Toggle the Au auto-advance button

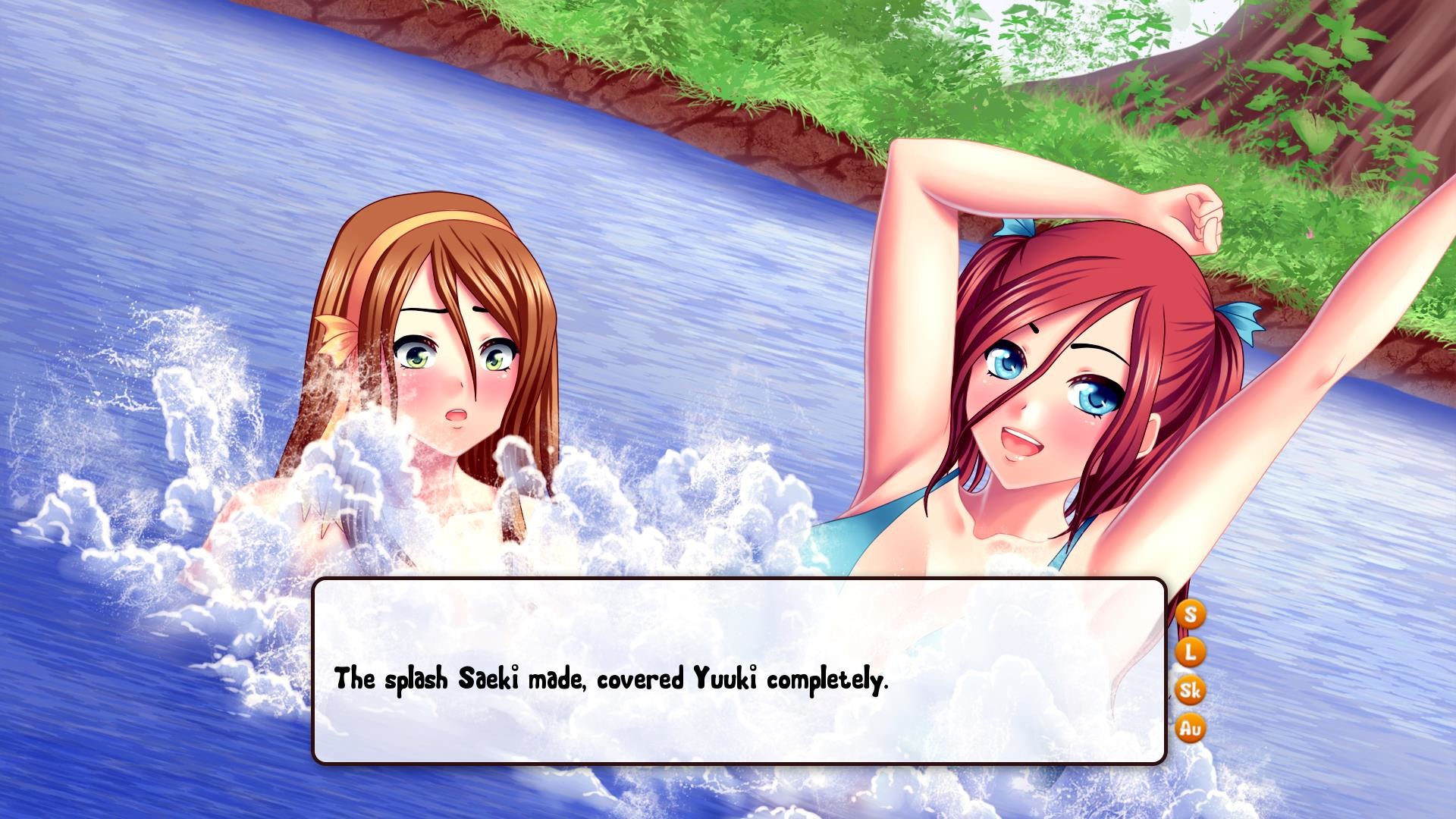(x=1191, y=729)
